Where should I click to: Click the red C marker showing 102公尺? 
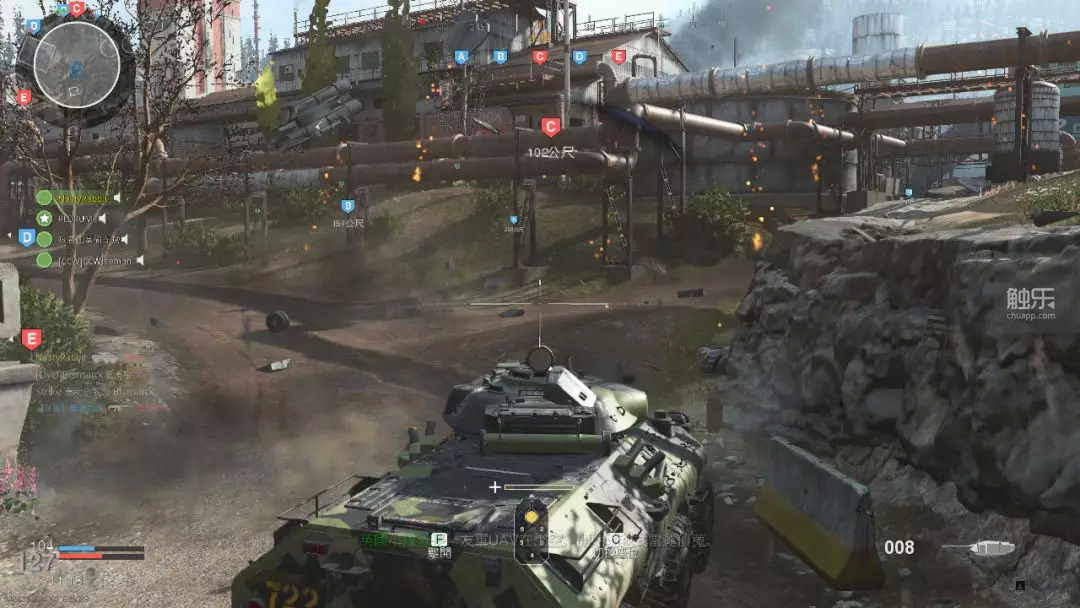click(x=550, y=128)
